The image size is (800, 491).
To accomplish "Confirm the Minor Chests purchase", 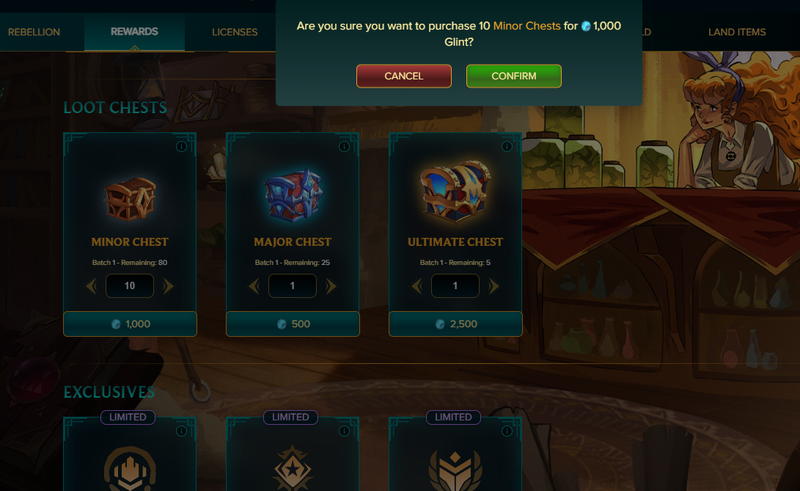I will pos(513,76).
